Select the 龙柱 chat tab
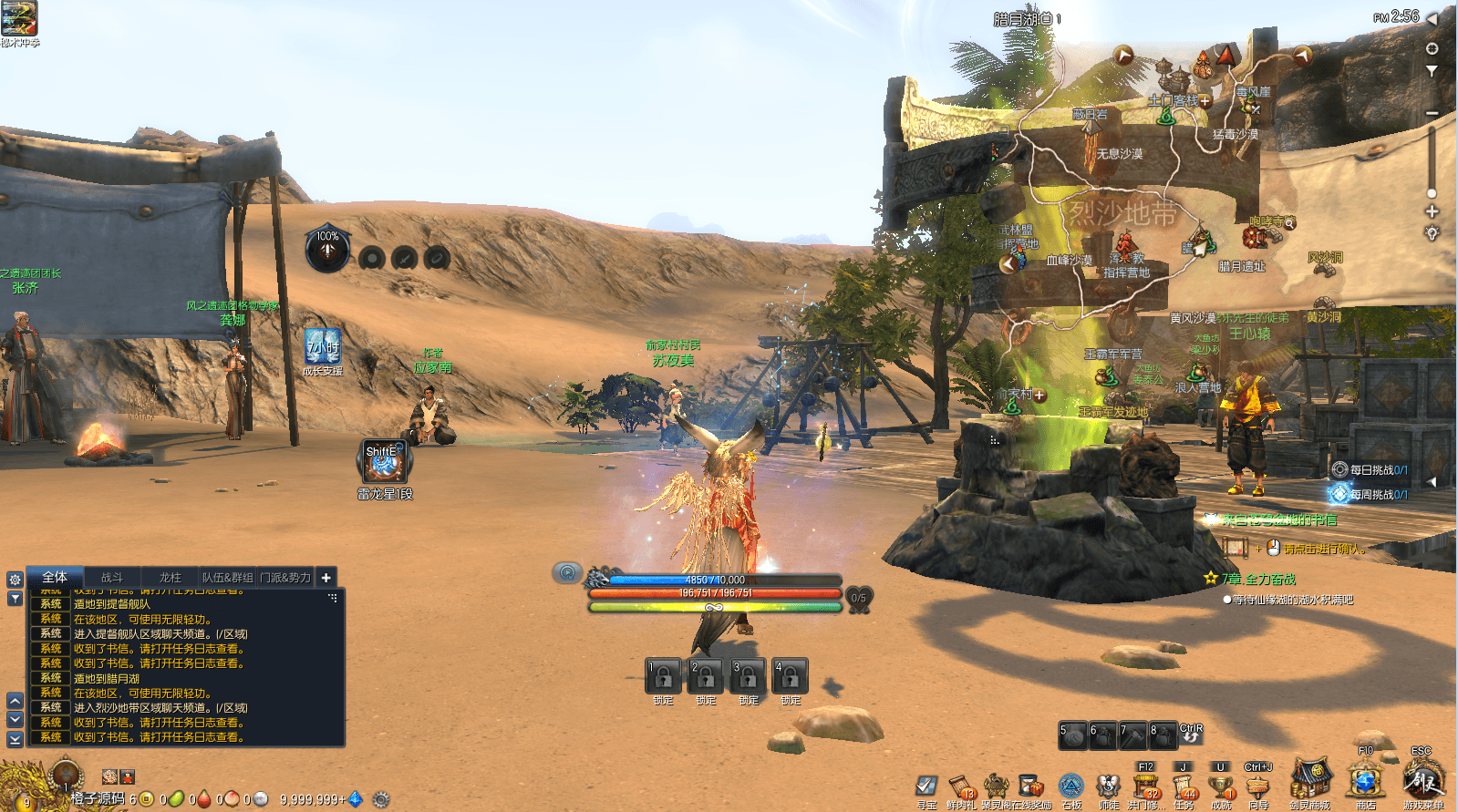Image resolution: width=1458 pixels, height=812 pixels. [171, 577]
